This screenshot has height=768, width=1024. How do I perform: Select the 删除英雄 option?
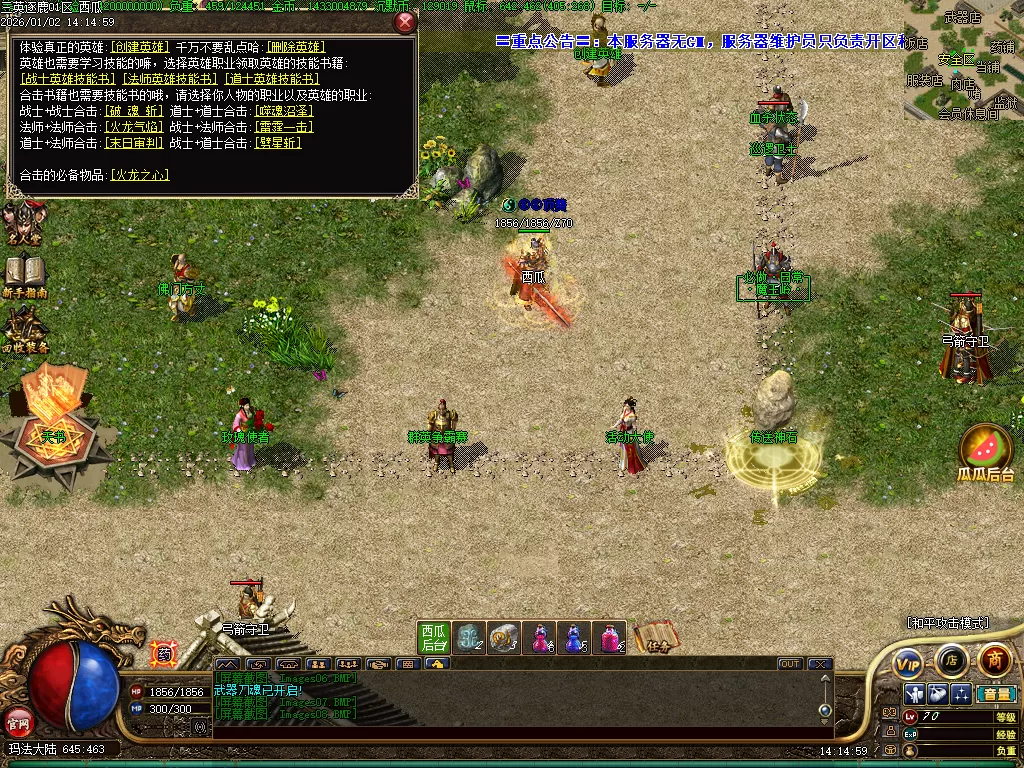pyautogui.click(x=295, y=47)
